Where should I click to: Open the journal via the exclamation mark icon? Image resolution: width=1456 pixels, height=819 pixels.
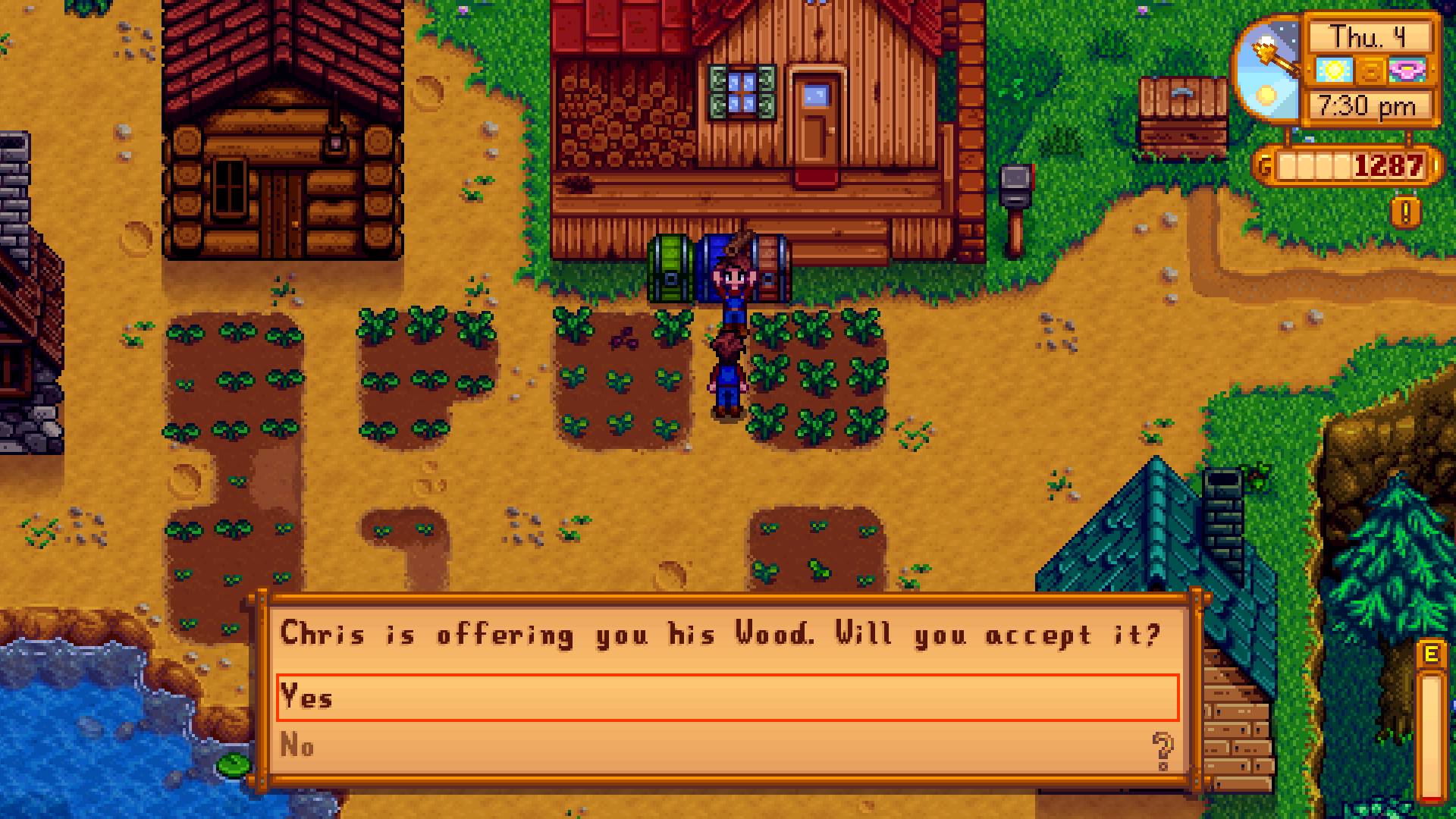coord(1405,214)
